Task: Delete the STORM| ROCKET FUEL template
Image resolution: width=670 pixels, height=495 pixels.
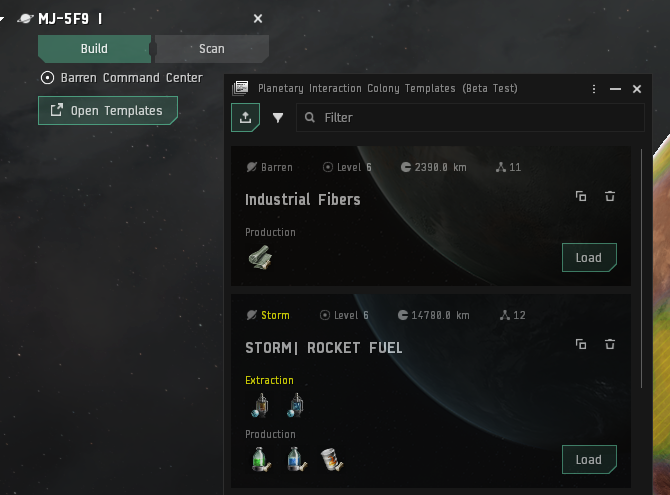Action: click(609, 344)
